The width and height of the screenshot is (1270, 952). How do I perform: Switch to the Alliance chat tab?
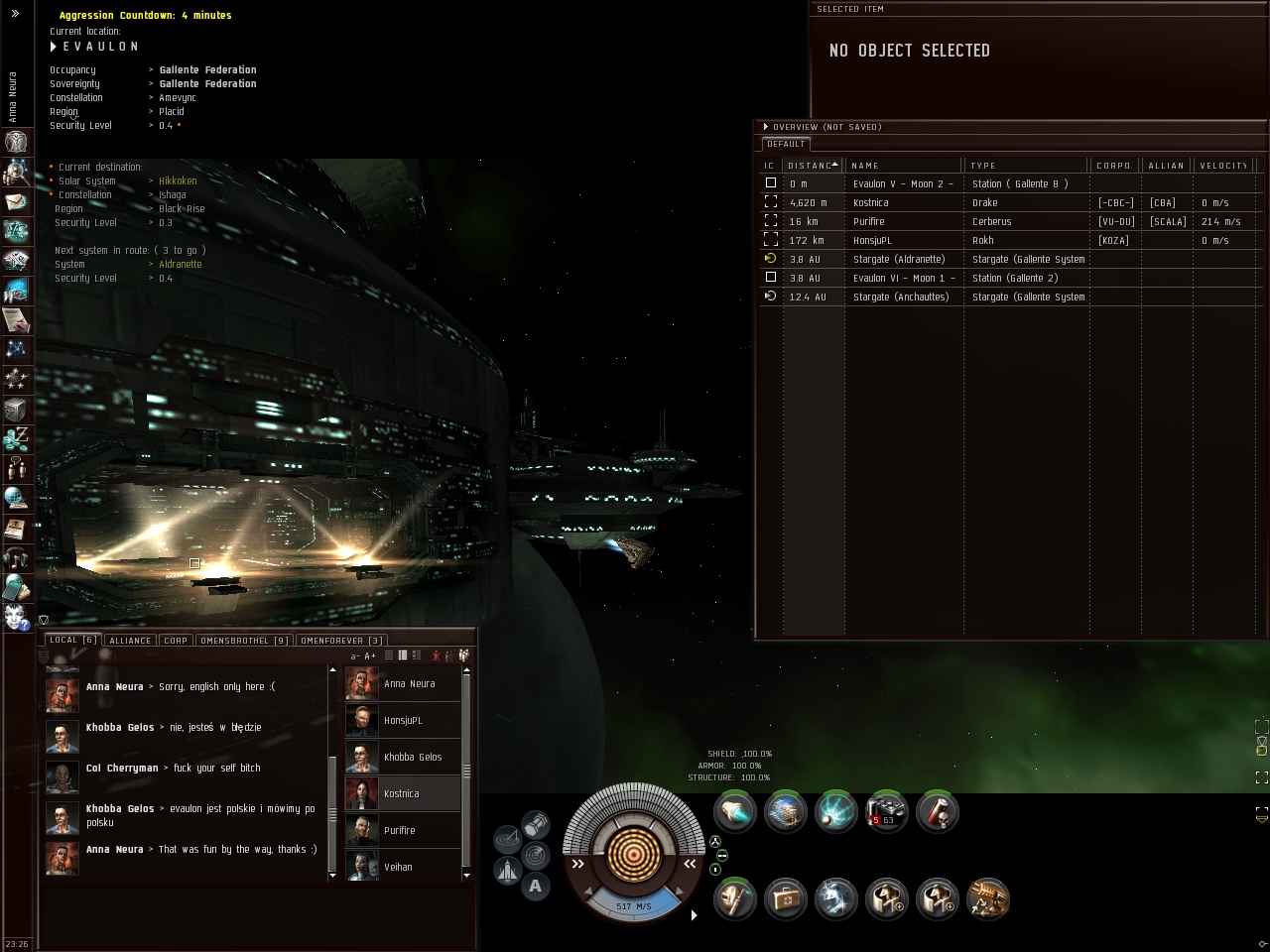[130, 641]
